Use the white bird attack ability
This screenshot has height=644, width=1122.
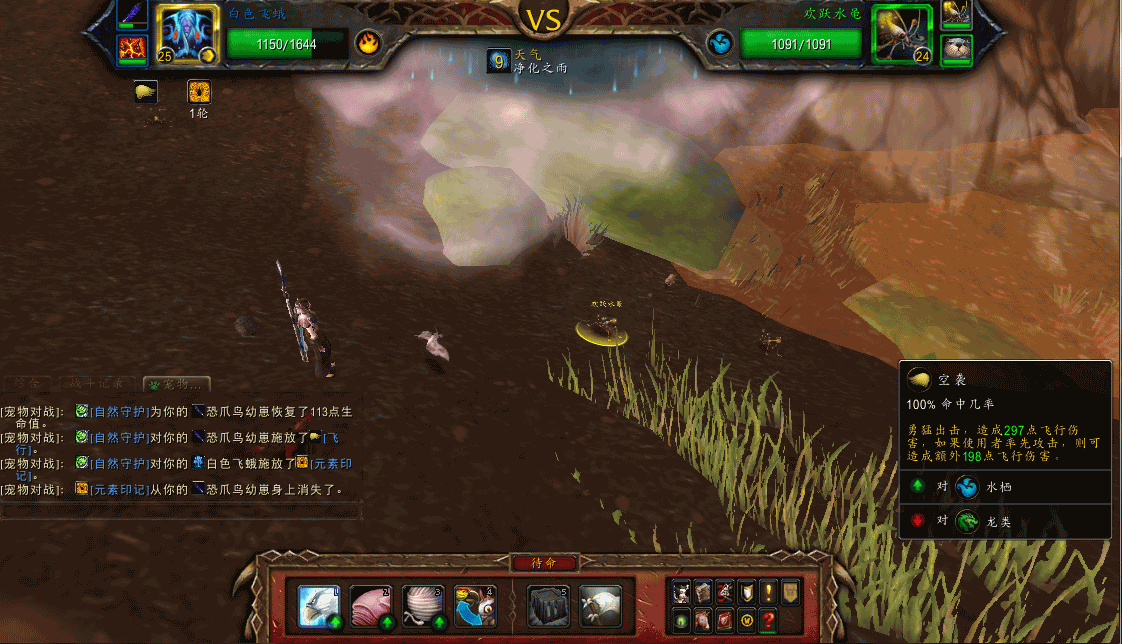pos(319,606)
